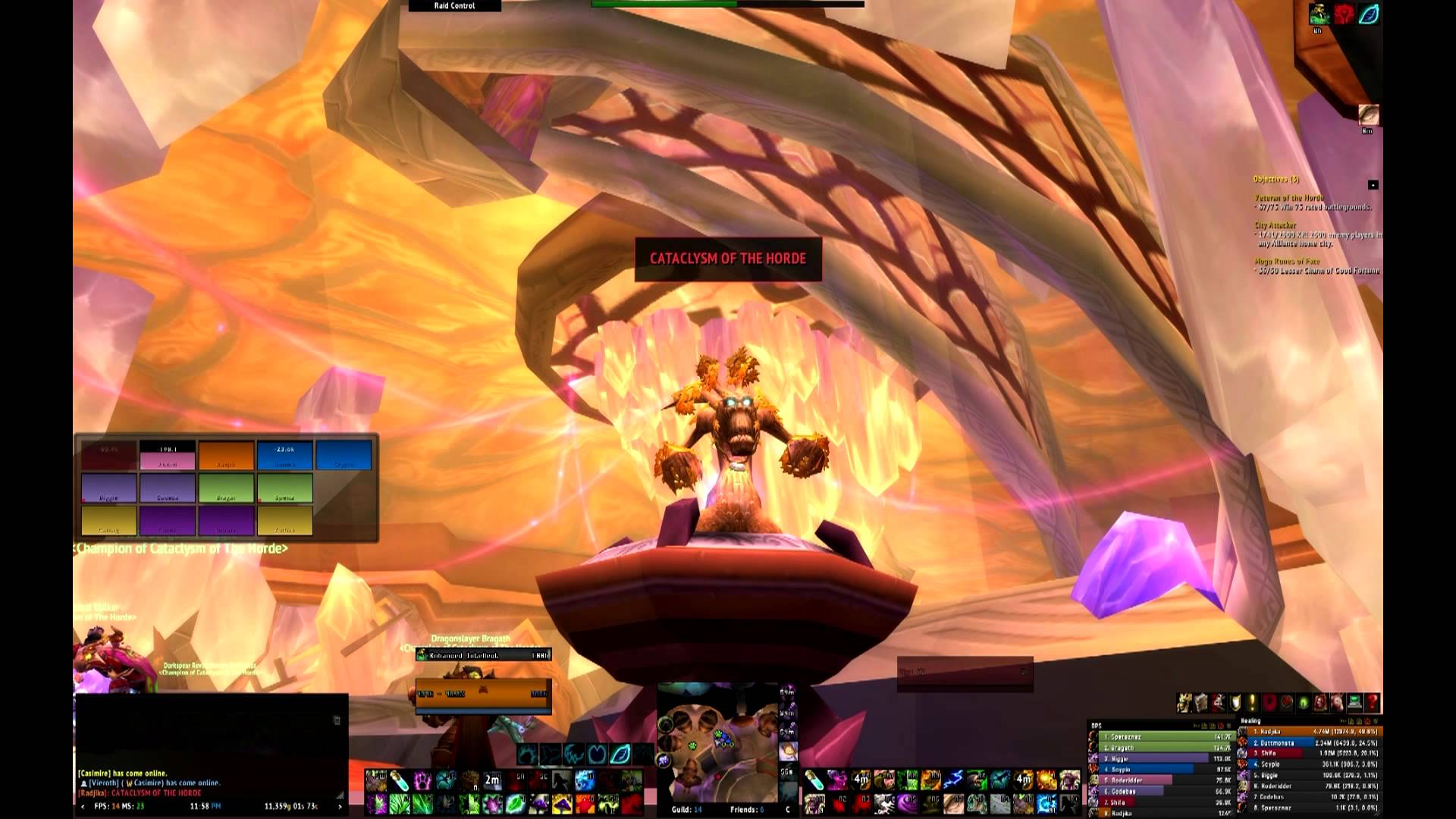The image size is (1456, 819).
Task: Click the leaf buff icon at top right
Action: click(1369, 14)
